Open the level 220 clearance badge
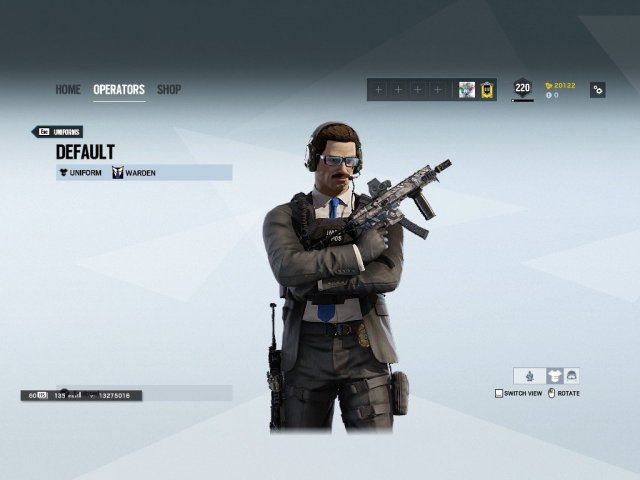The height and width of the screenshot is (480, 640). (522, 89)
